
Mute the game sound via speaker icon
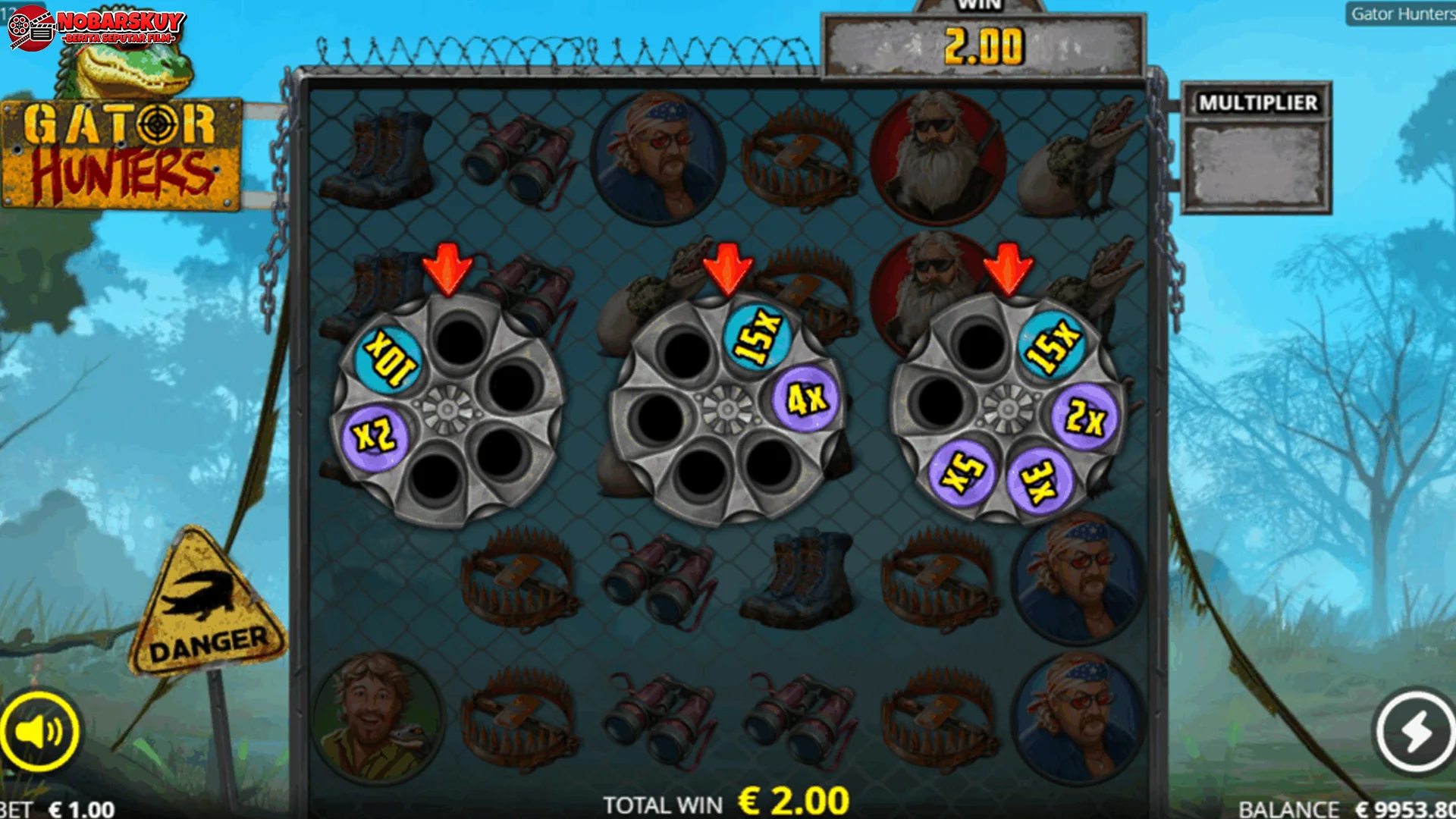point(42,728)
